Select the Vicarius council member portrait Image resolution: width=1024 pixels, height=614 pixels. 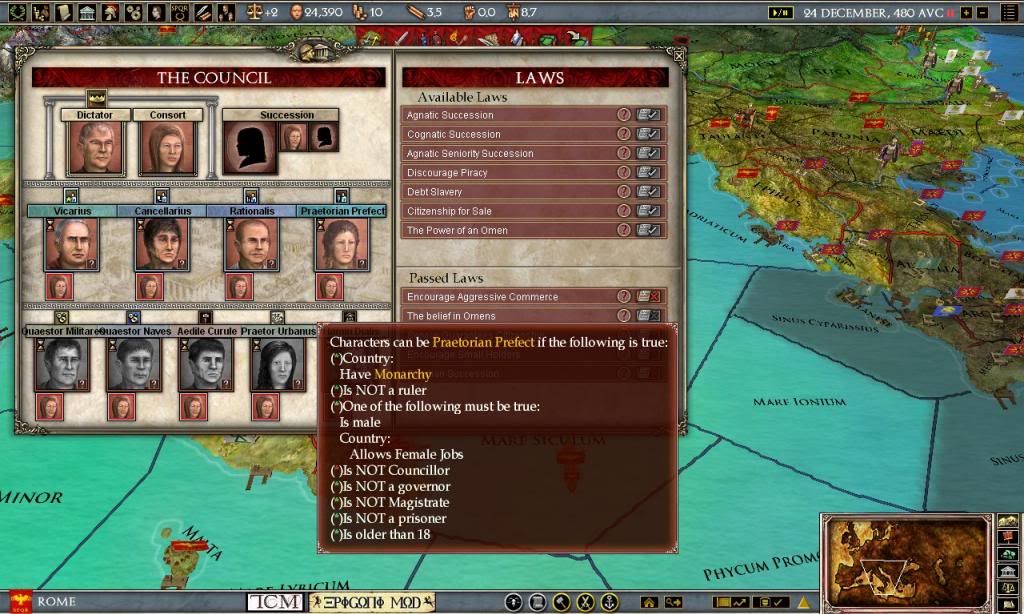coord(71,244)
